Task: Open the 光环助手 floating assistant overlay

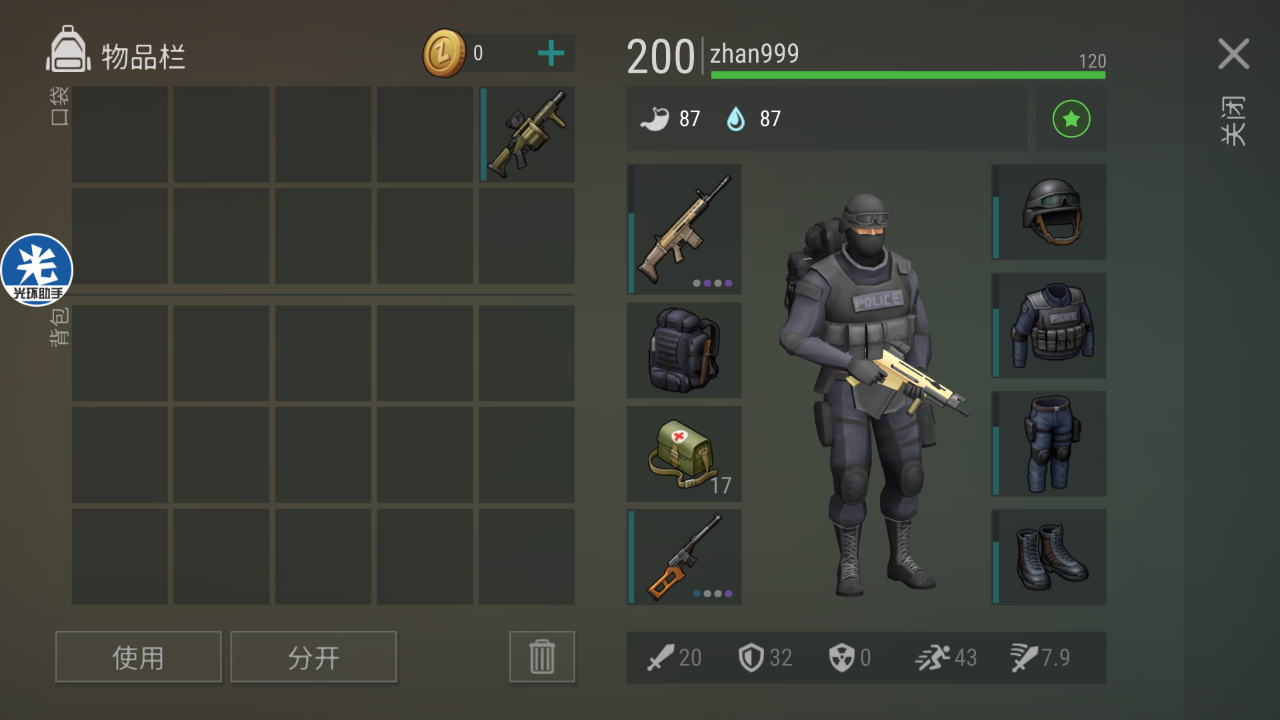Action: 37,270
